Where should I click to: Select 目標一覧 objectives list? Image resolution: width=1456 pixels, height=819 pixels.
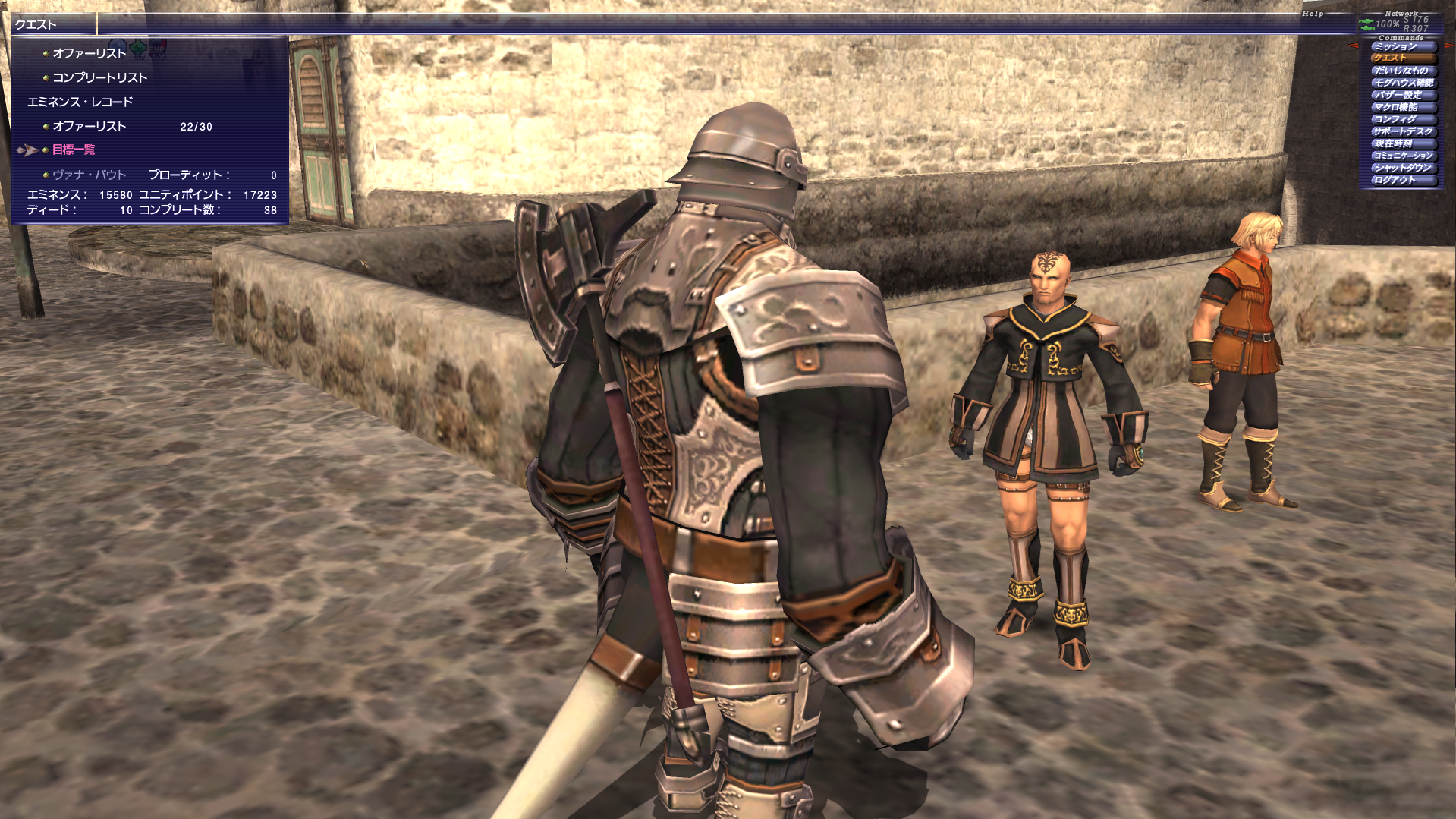74,150
